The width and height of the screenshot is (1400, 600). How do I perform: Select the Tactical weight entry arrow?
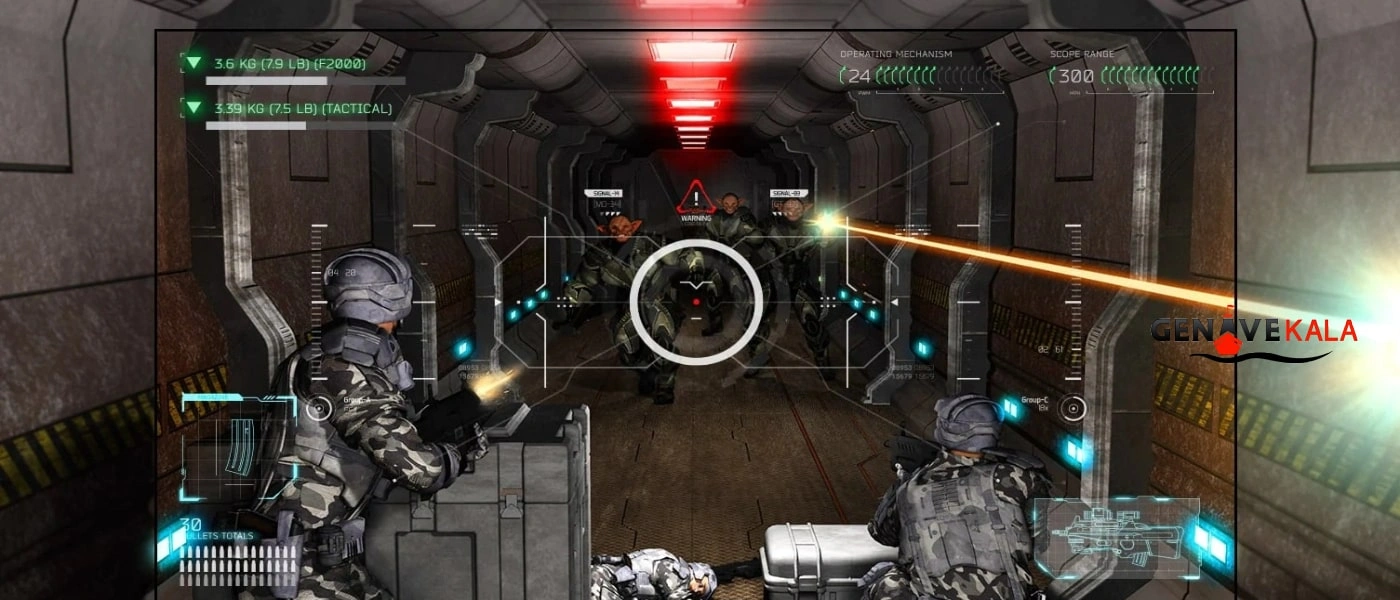193,107
